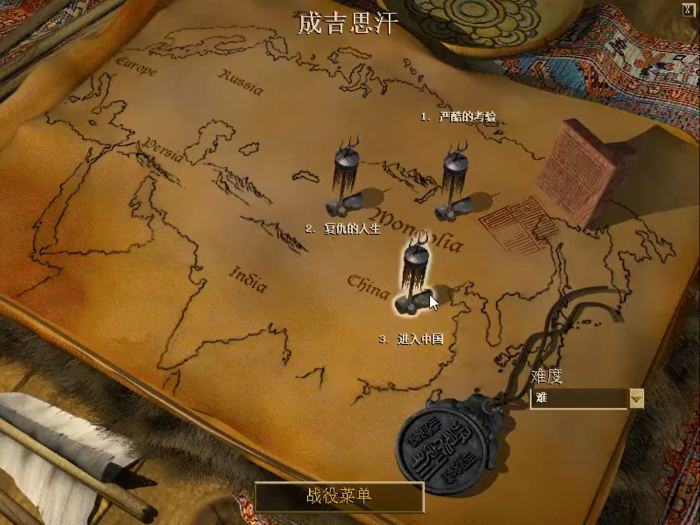Open the 难度 difficulty dropdown

(636, 398)
